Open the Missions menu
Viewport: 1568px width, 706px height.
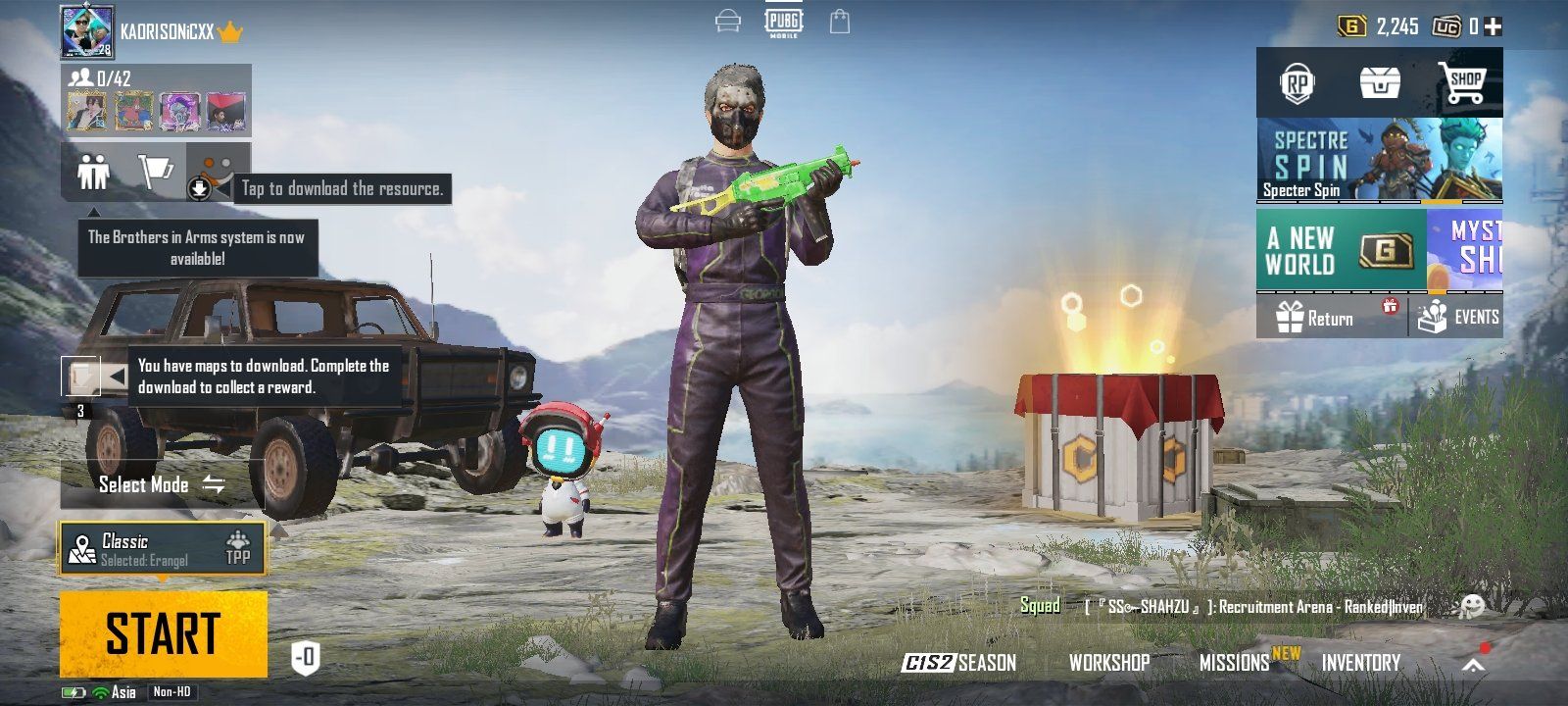click(1234, 663)
